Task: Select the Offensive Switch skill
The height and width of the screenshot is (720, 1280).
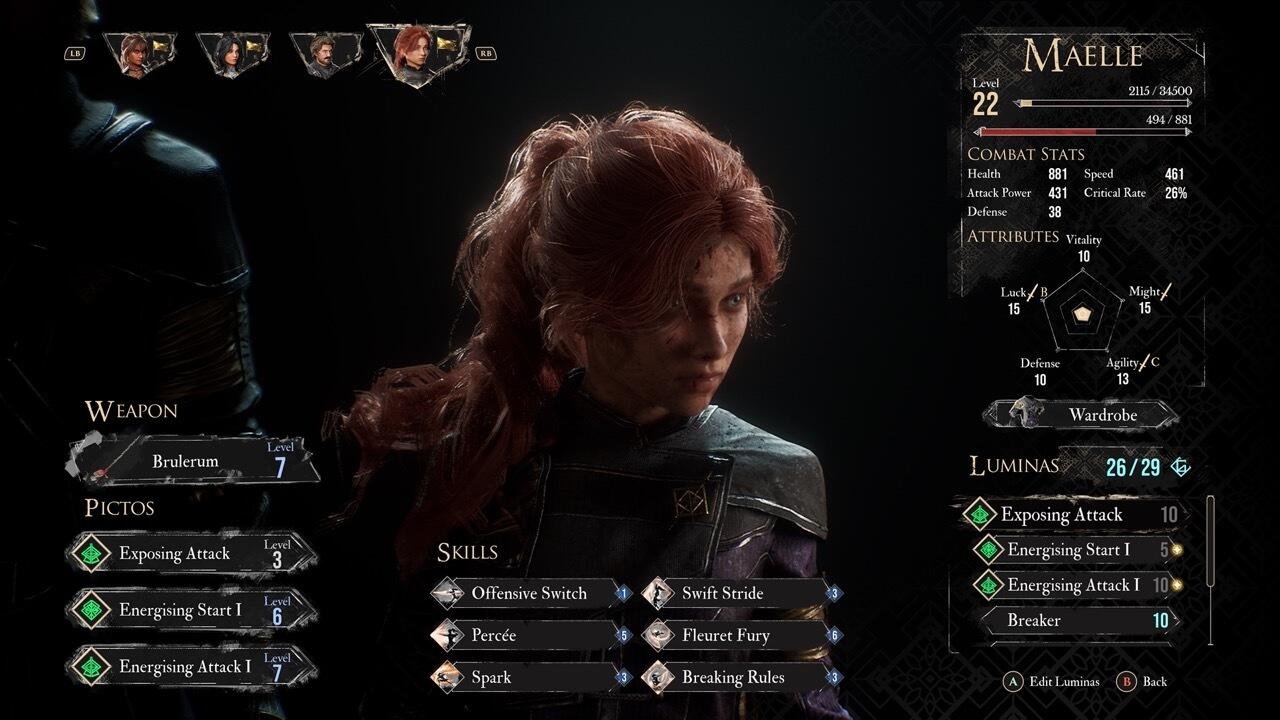Action: (x=530, y=593)
